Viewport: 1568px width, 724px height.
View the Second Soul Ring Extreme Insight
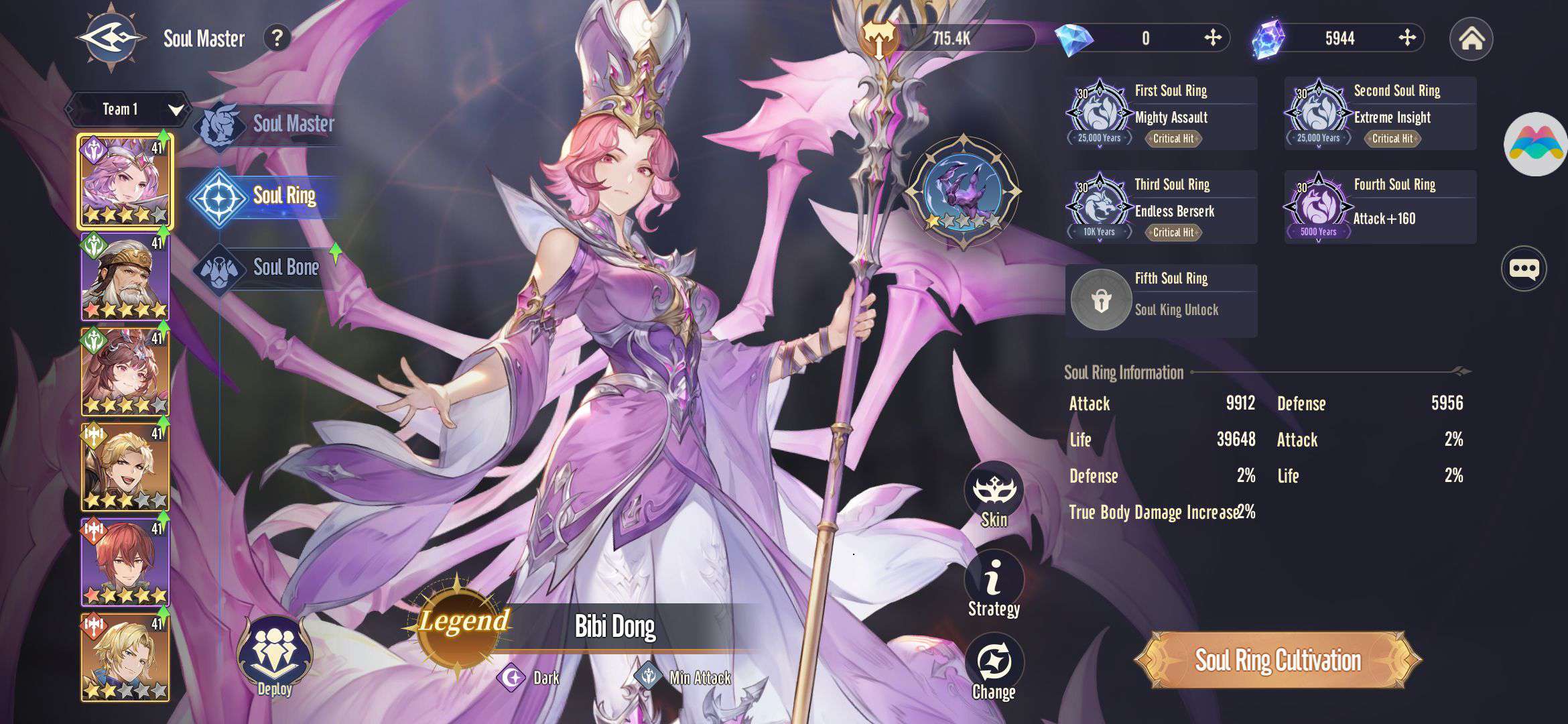pos(1380,113)
